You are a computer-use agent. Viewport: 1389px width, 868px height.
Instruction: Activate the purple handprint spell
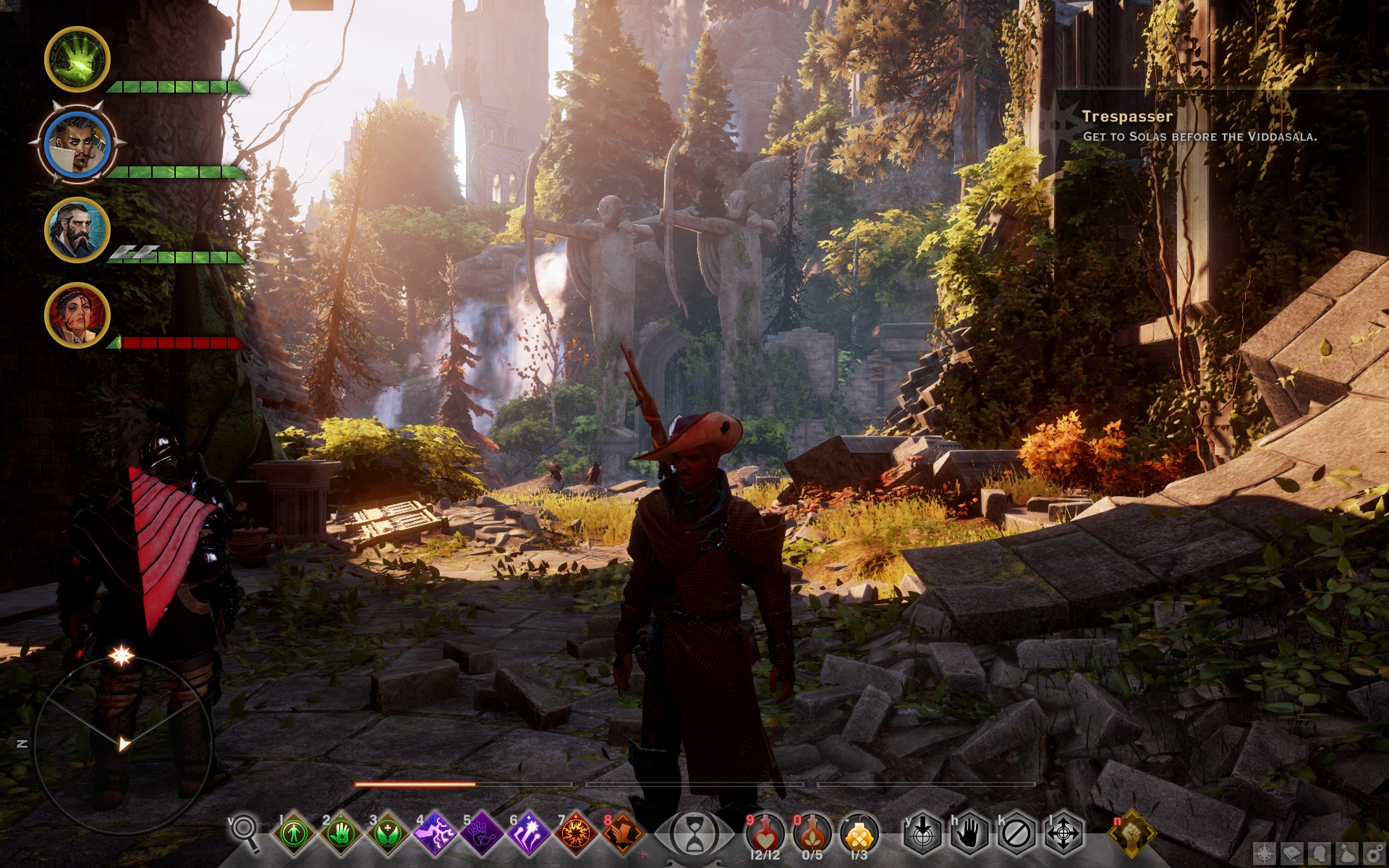click(x=482, y=834)
